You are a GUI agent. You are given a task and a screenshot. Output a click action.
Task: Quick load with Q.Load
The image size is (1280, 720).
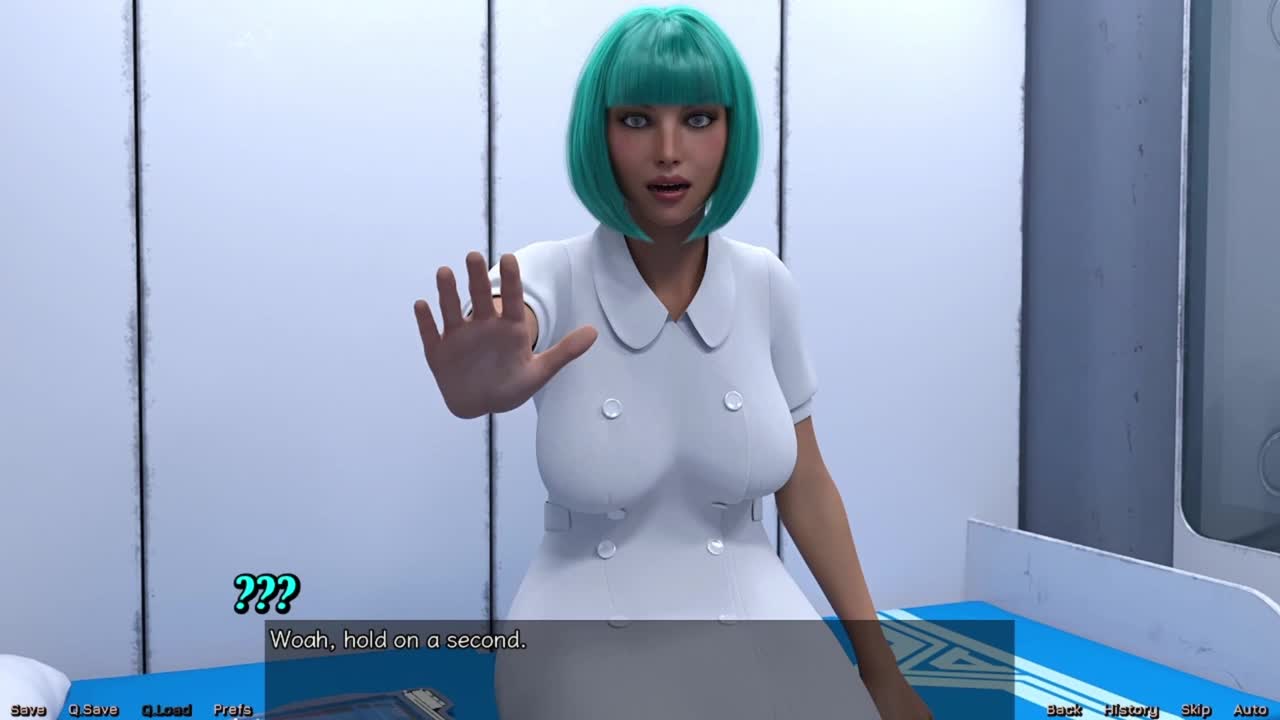[x=166, y=710]
